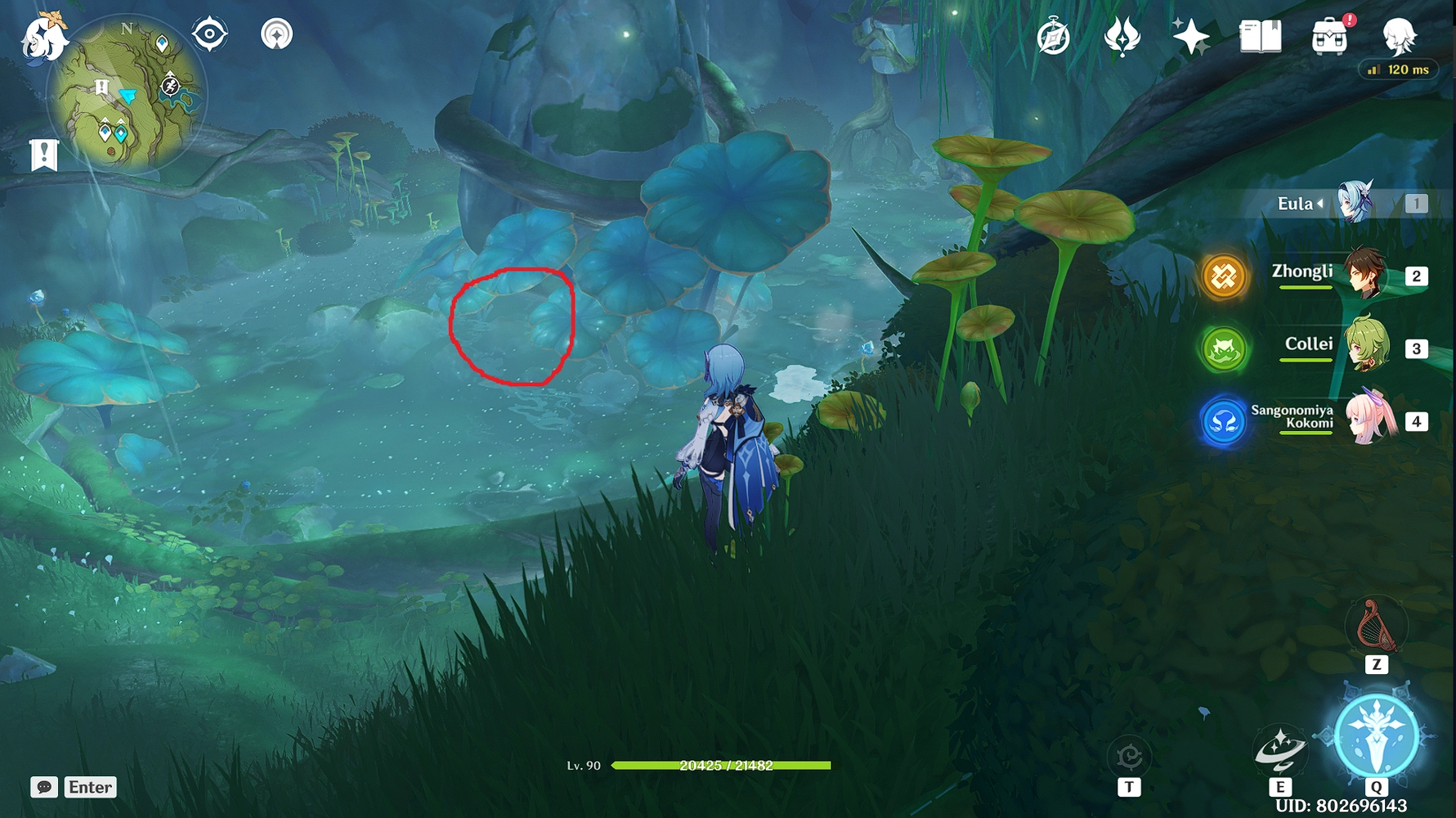Unleash Eula's Elemental Burst icon above Q
The height and width of the screenshot is (818, 1456).
(x=1378, y=736)
